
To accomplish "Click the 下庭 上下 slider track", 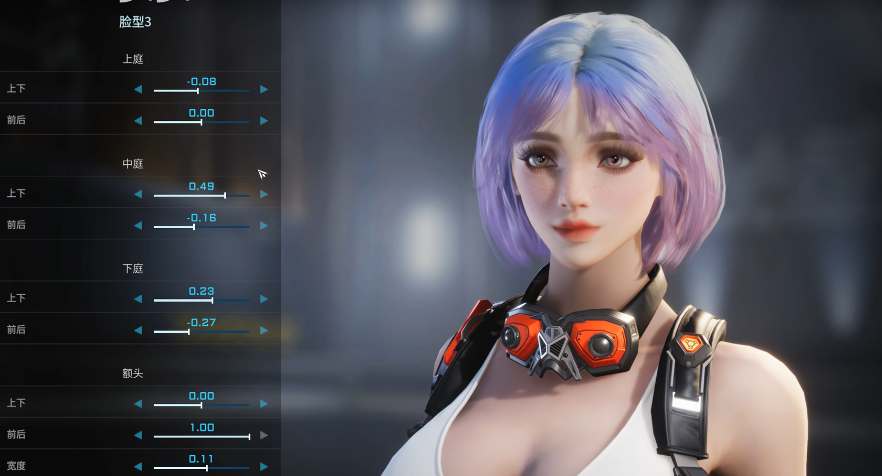I will (x=201, y=300).
